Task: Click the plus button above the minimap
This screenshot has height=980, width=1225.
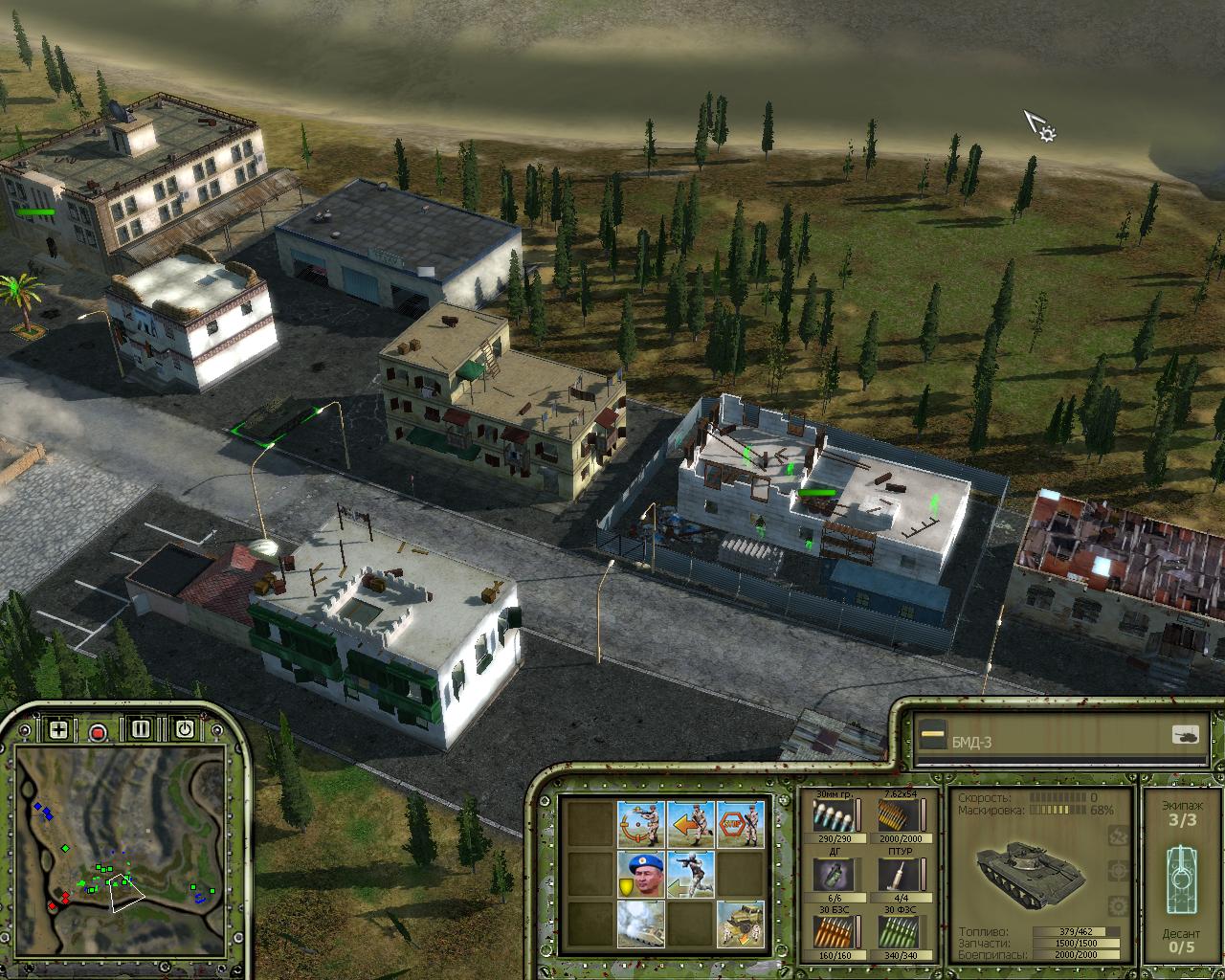Action: tap(59, 730)
